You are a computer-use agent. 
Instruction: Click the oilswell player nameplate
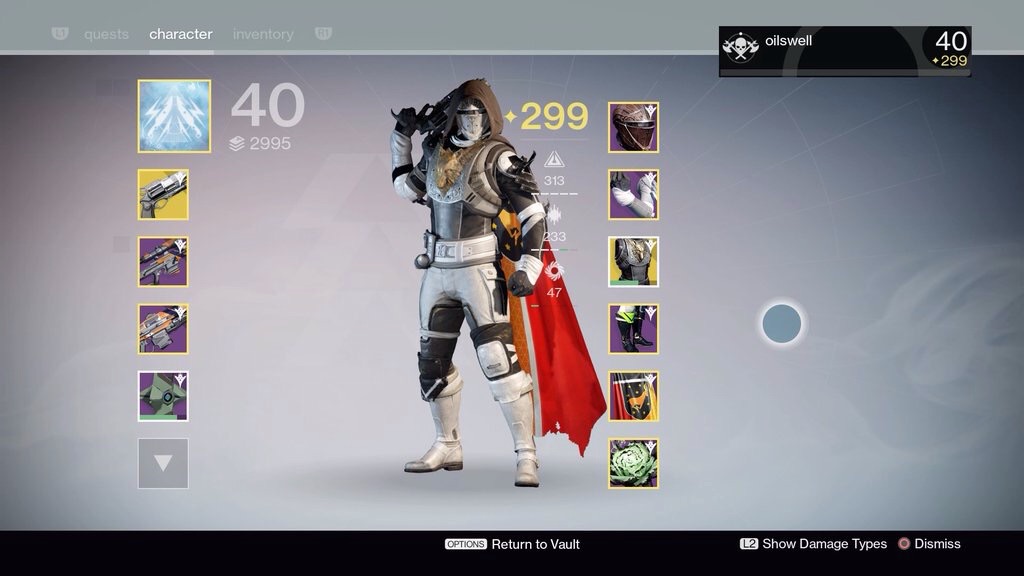pos(844,51)
